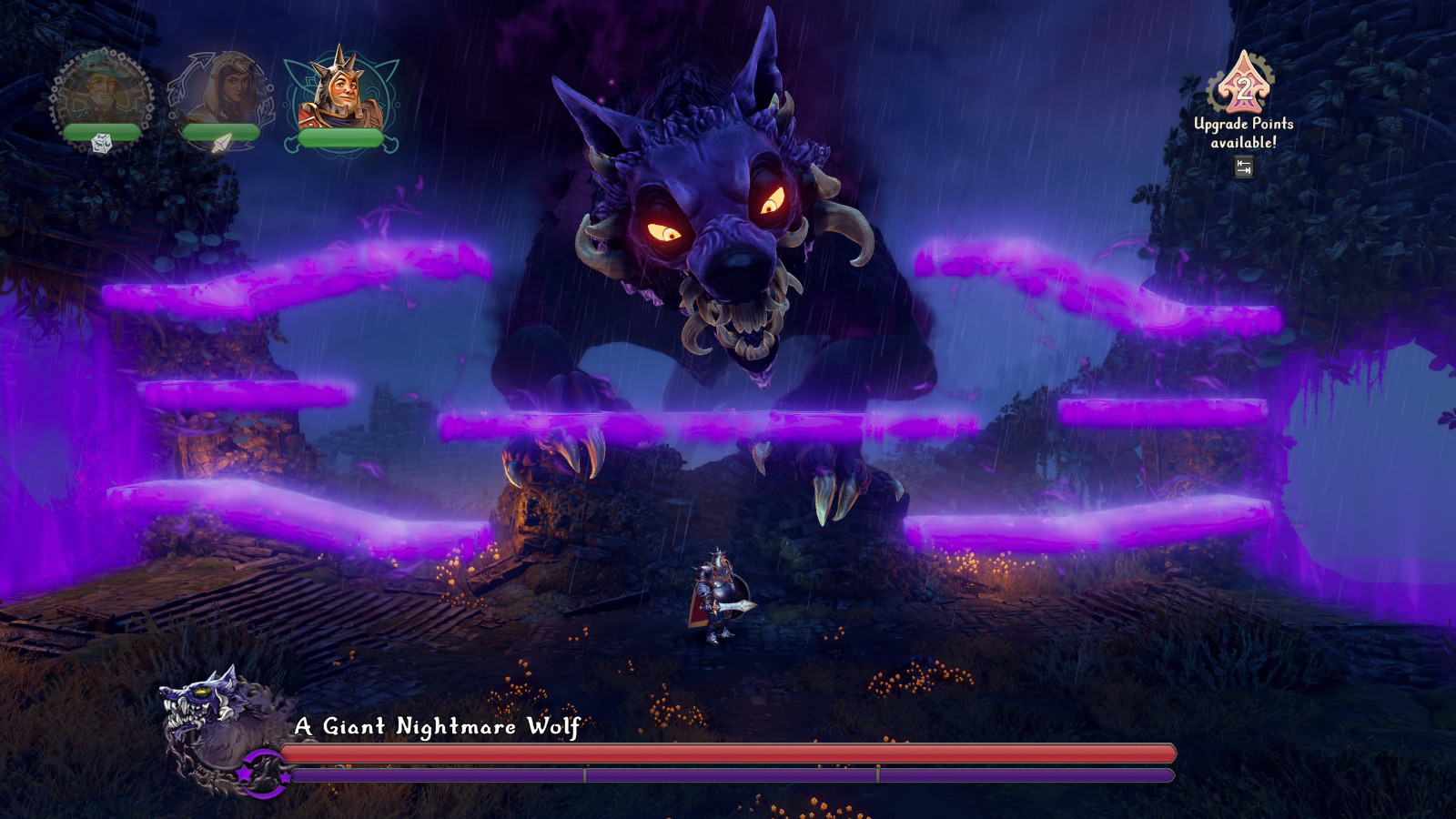
Task: Click the conjured box icon under Amadeus' health bar
Action: (x=101, y=144)
